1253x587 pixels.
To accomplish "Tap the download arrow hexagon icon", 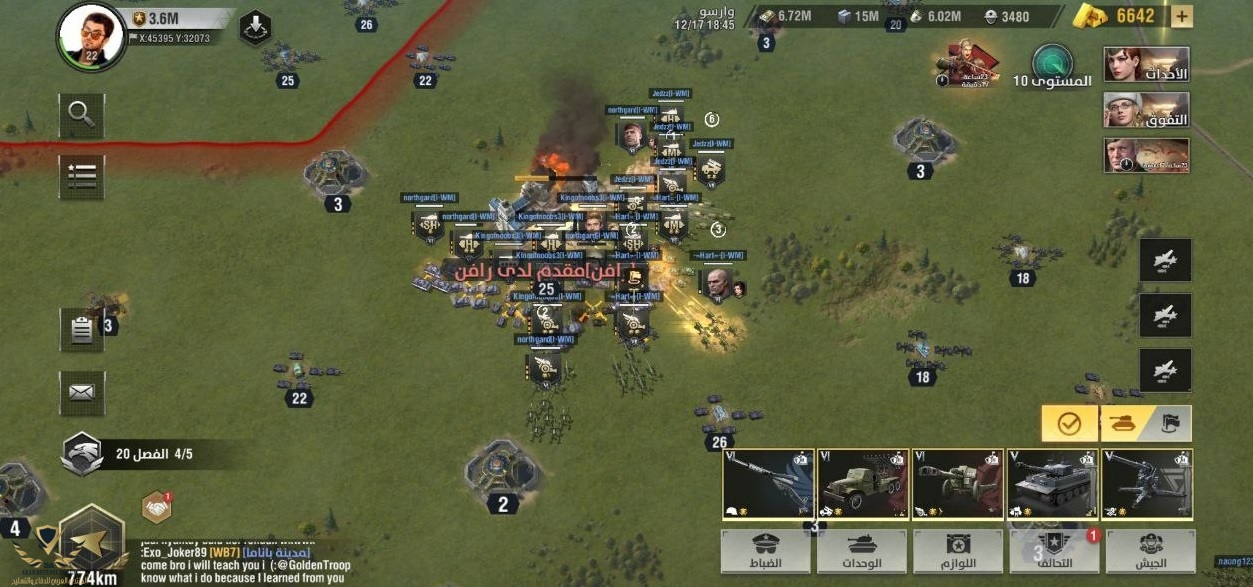I will point(255,27).
